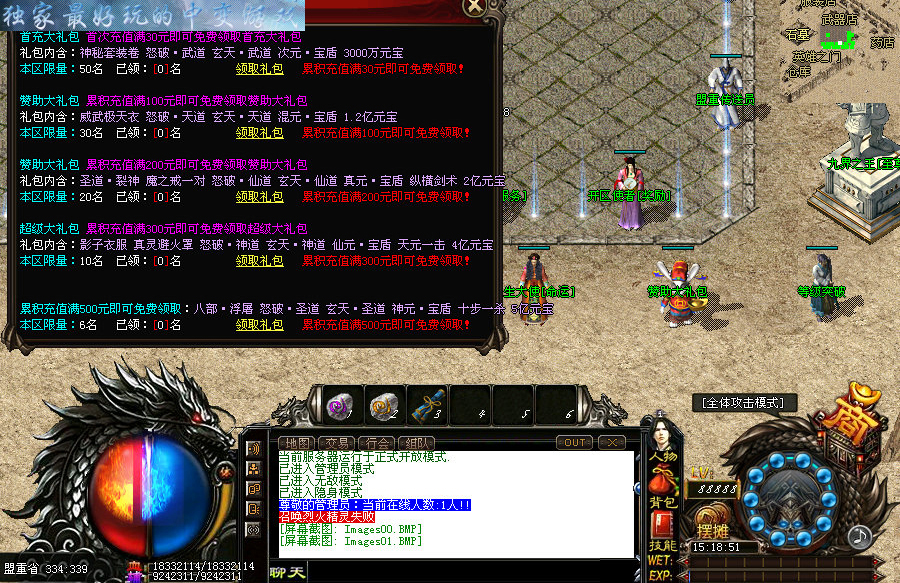Open the 摆摊 (Stall) vendor button
The height and width of the screenshot is (583, 900).
coord(712,526)
